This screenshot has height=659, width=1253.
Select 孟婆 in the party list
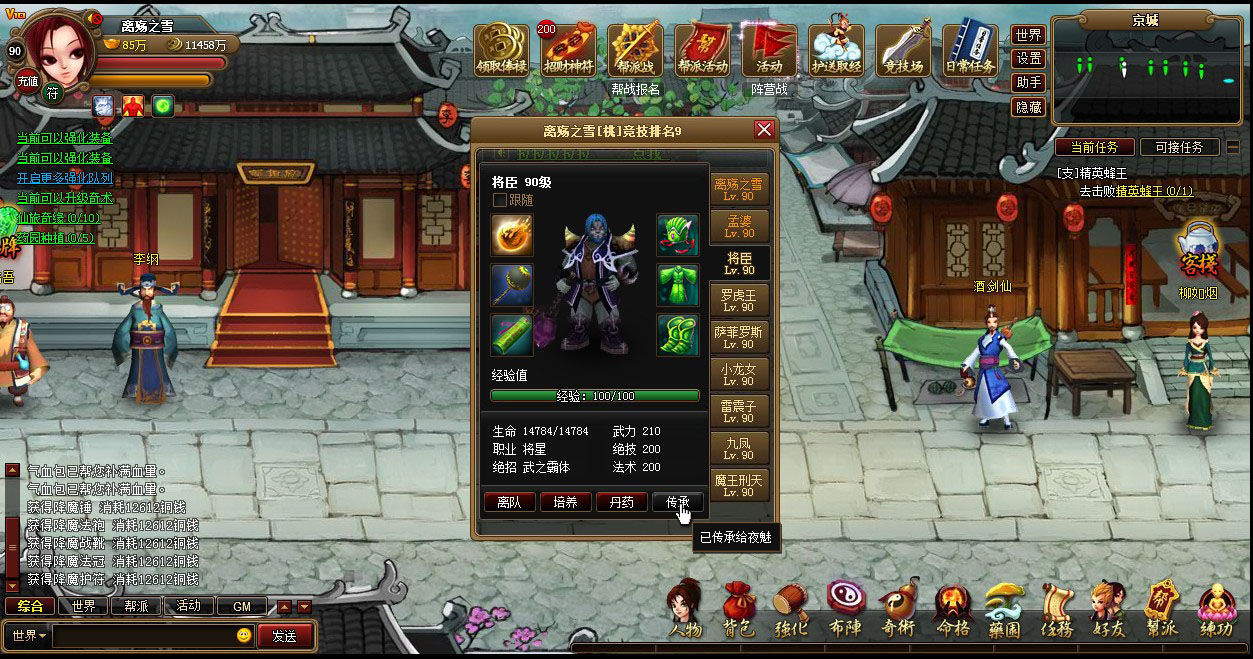point(739,226)
